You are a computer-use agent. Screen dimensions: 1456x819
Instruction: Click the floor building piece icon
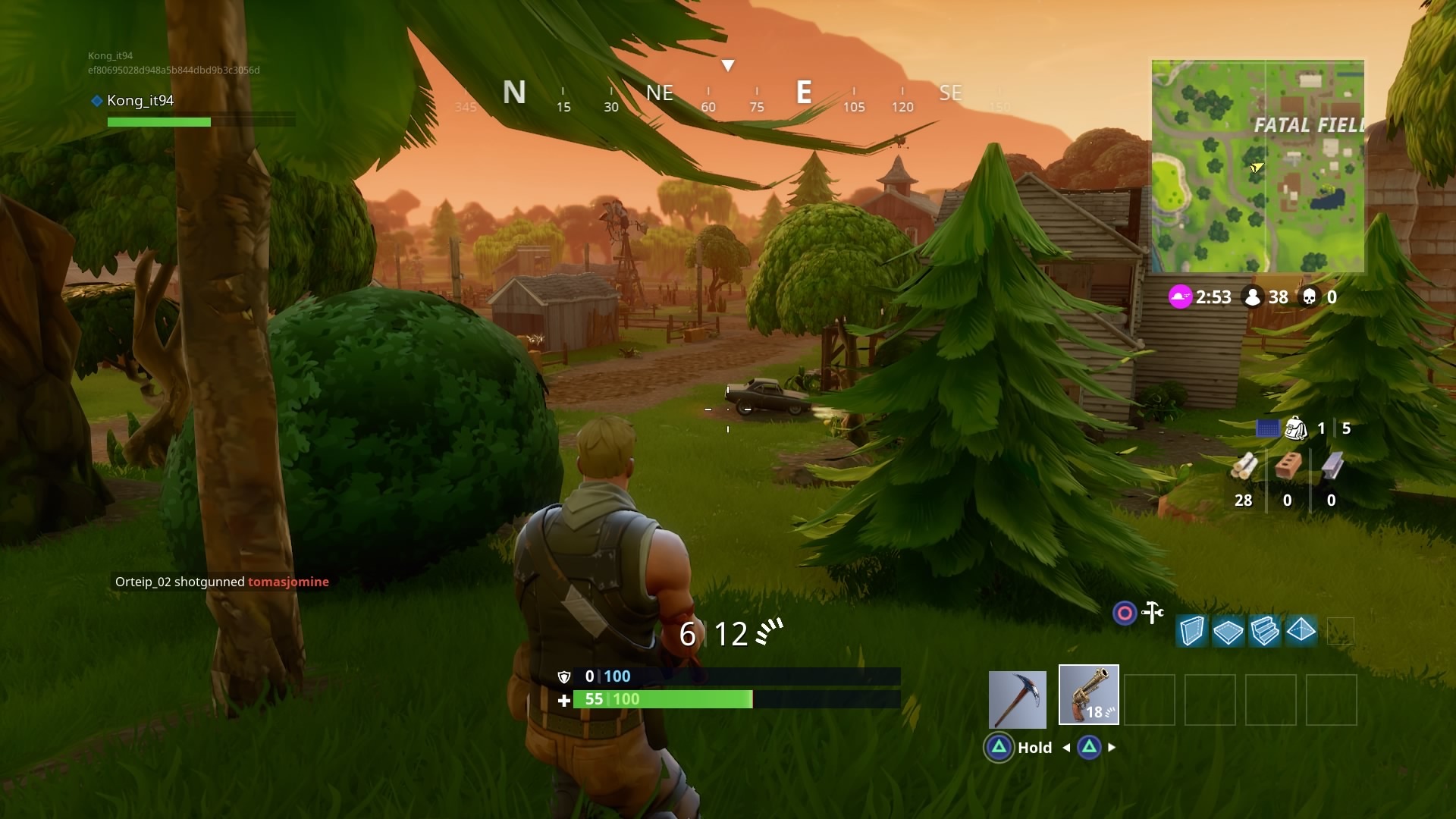pyautogui.click(x=1229, y=631)
